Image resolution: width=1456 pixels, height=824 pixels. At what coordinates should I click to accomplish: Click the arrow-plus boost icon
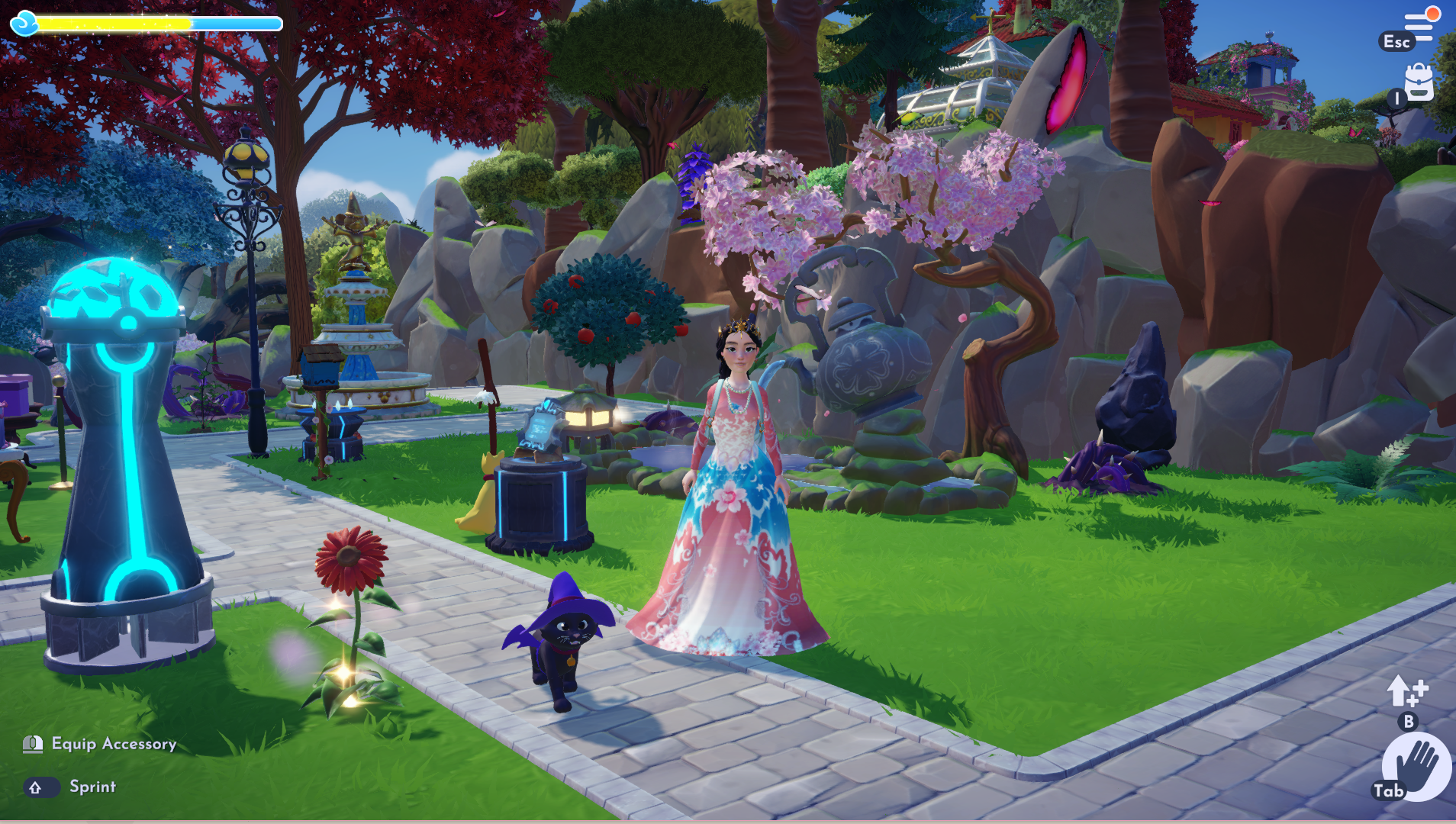(1406, 691)
